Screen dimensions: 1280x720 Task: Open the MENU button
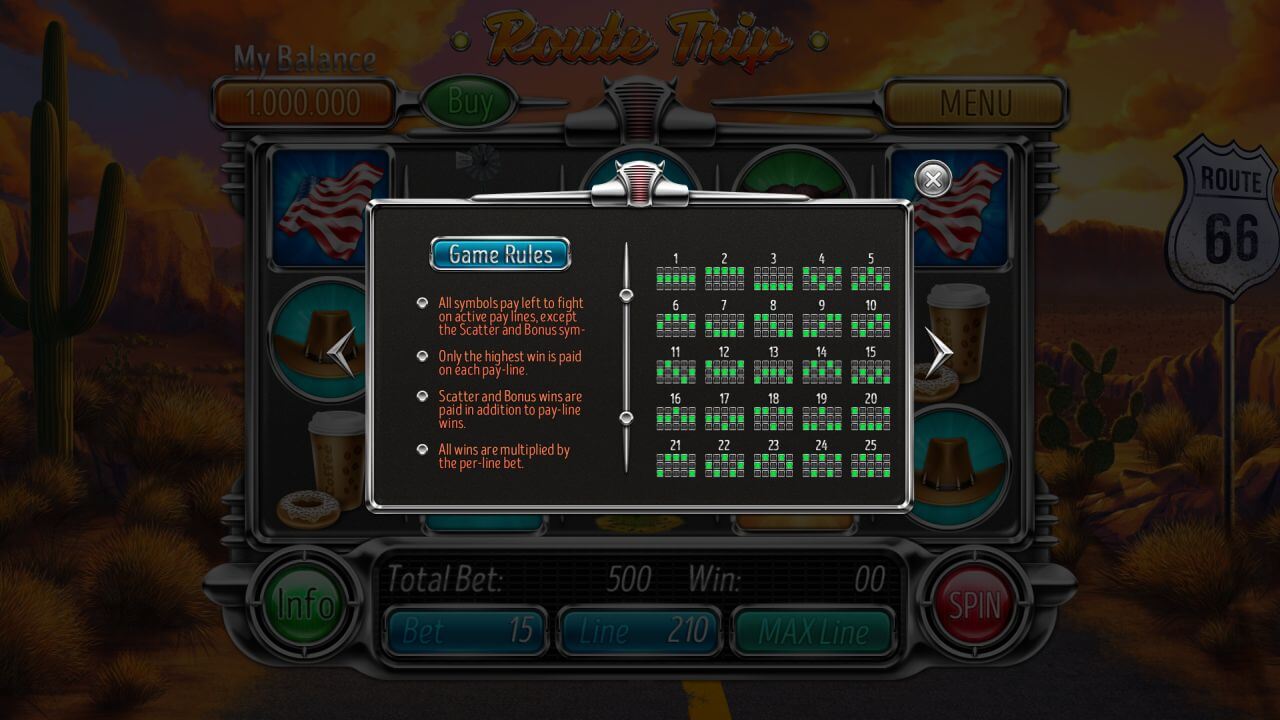click(975, 102)
